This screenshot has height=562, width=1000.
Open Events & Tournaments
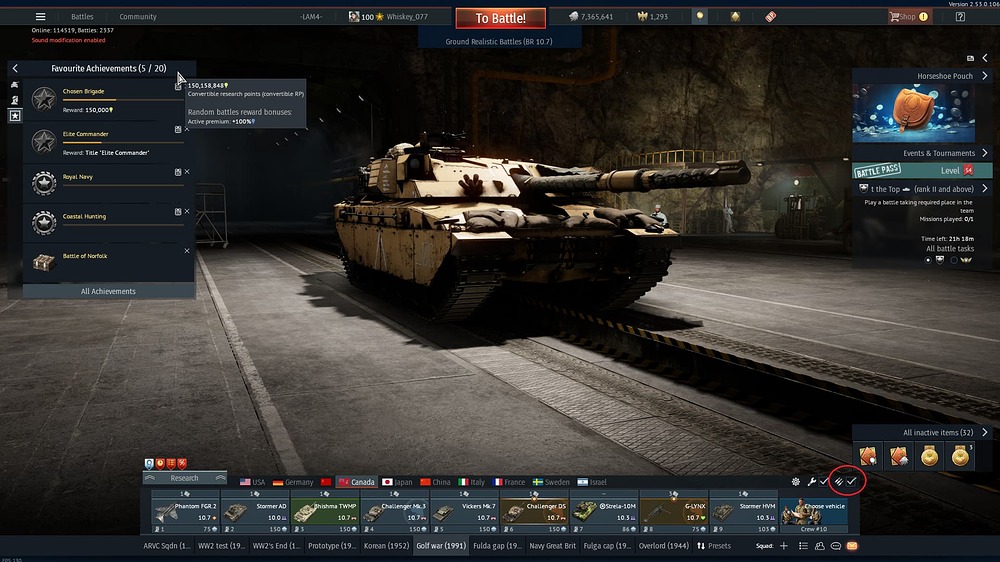(944, 153)
